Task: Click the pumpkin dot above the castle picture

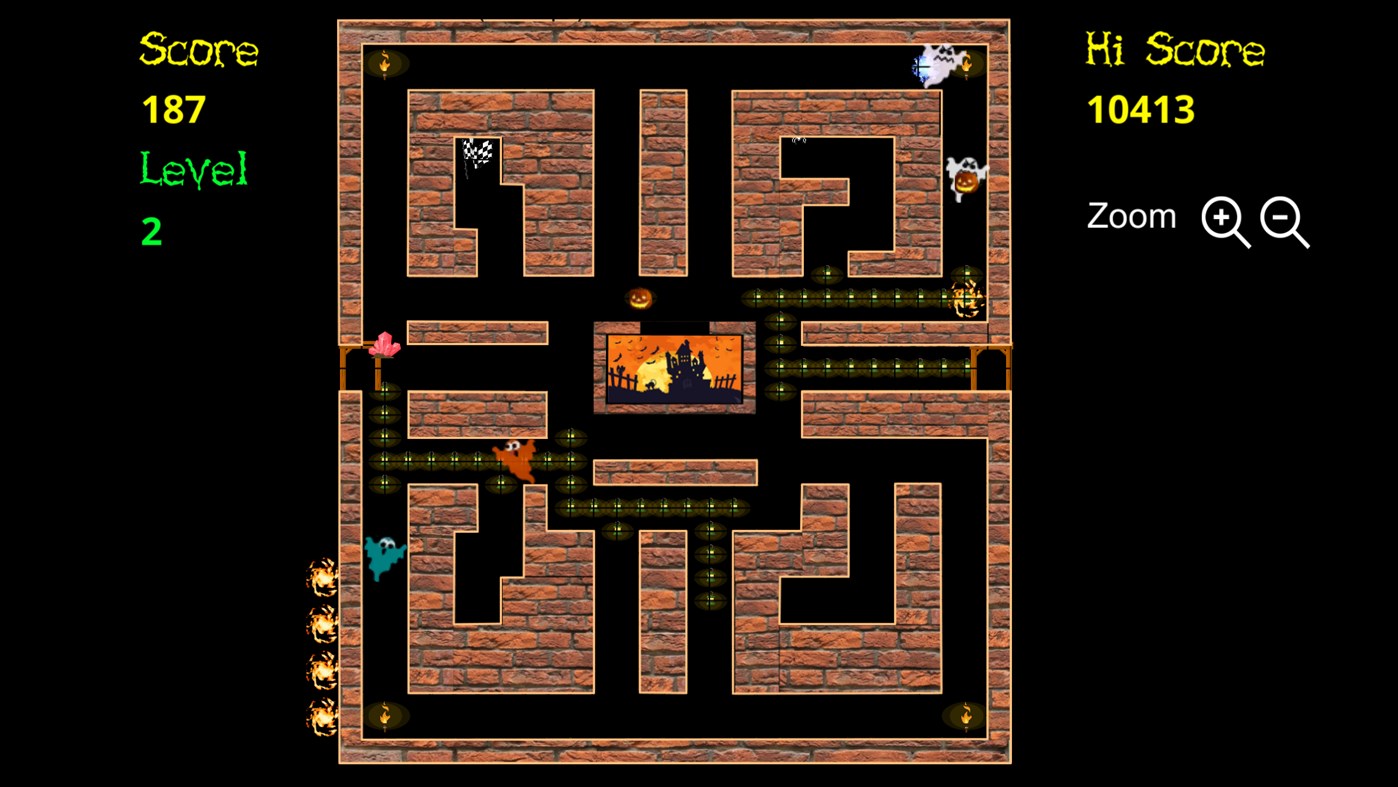Action: [x=640, y=297]
